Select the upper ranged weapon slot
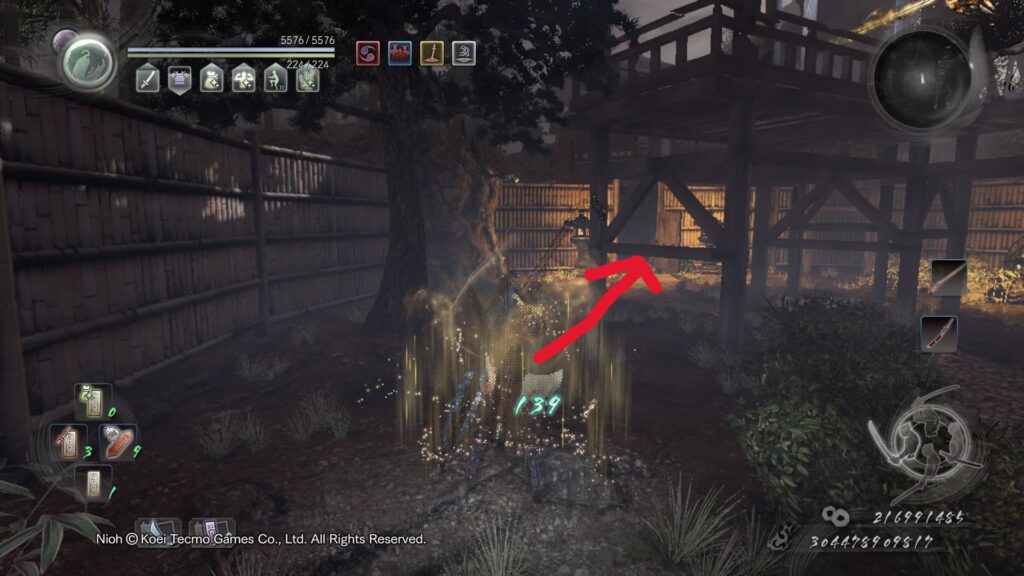1024x576 pixels. pyautogui.click(x=948, y=278)
